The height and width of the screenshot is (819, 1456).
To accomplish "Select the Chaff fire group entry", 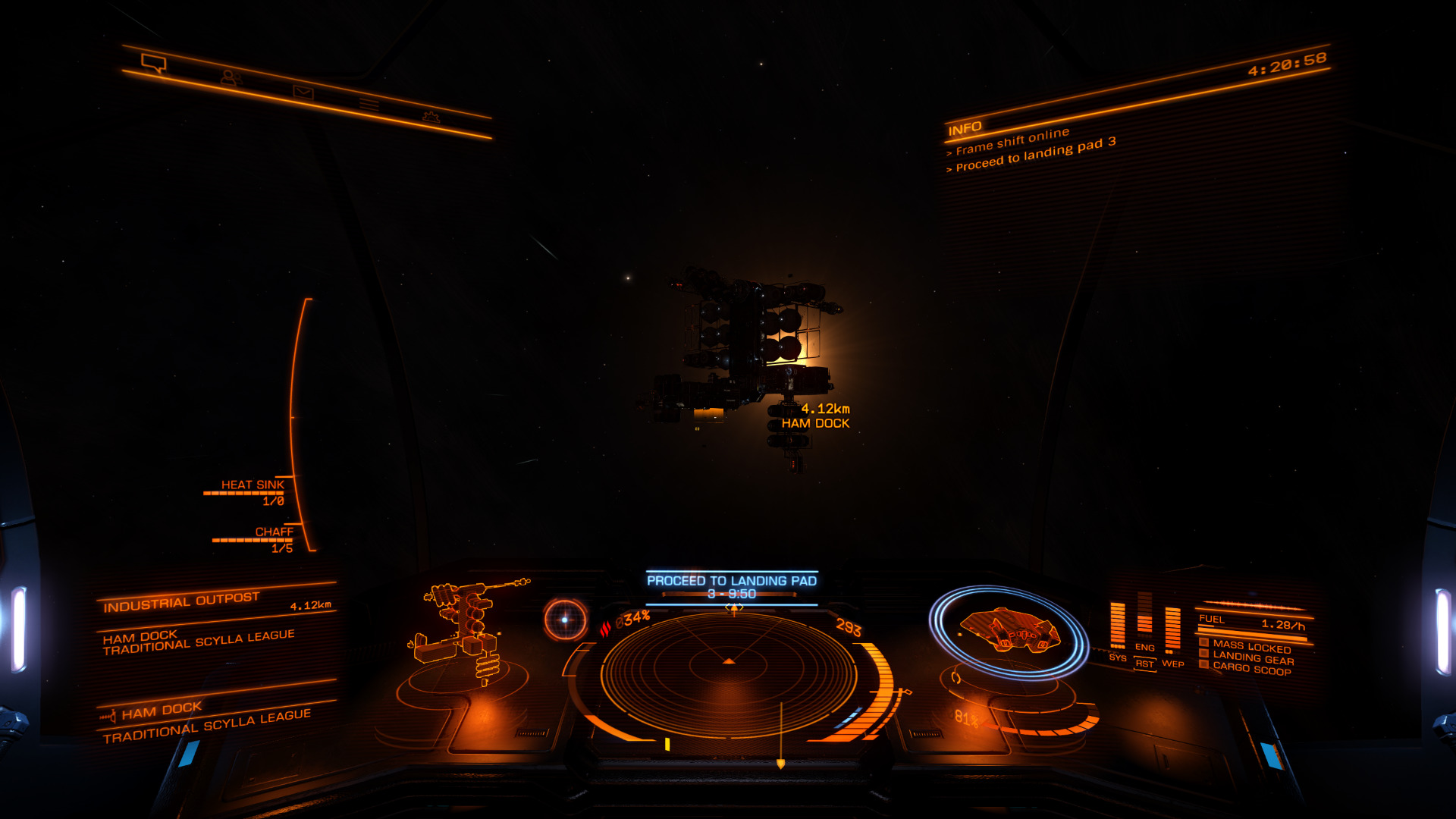I will click(x=273, y=532).
